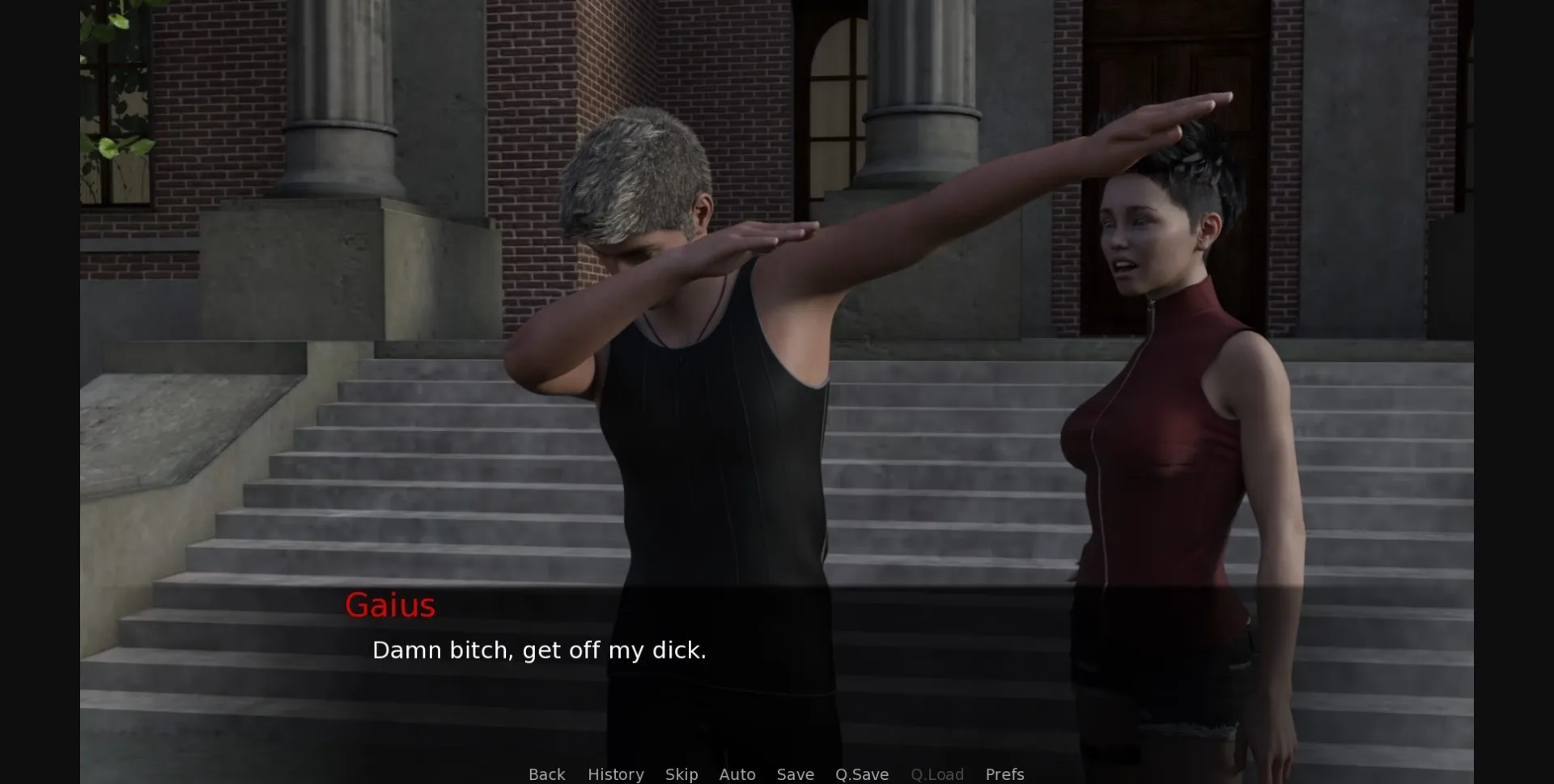Click Save in the quick menu
This screenshot has height=784, width=1554.
coord(795,774)
